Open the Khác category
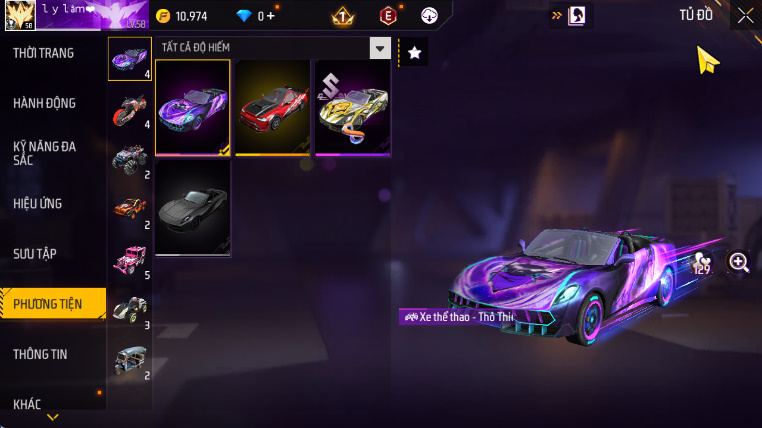This screenshot has width=762, height=428. point(28,404)
